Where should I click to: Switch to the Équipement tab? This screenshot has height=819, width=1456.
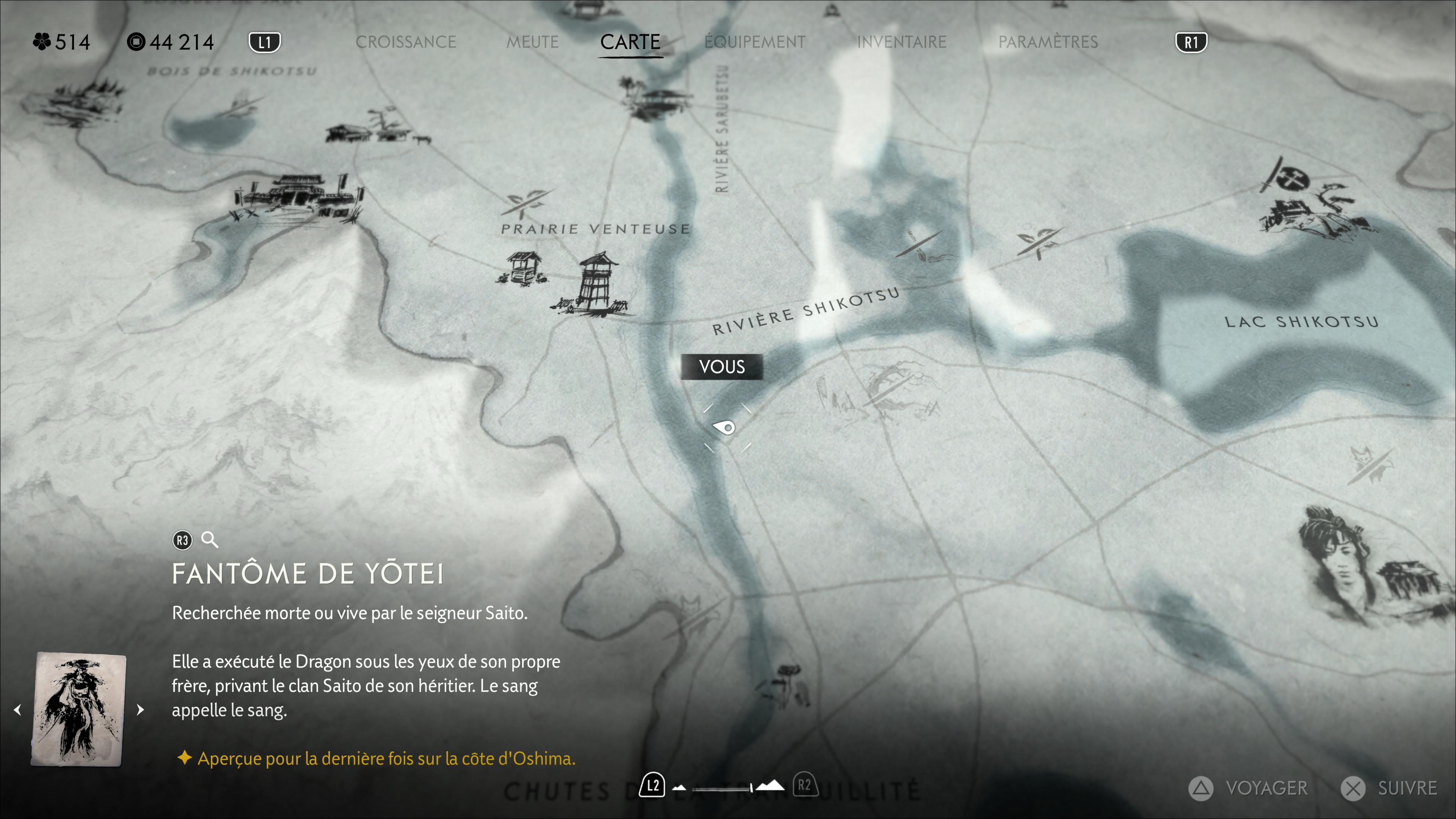[x=755, y=42]
